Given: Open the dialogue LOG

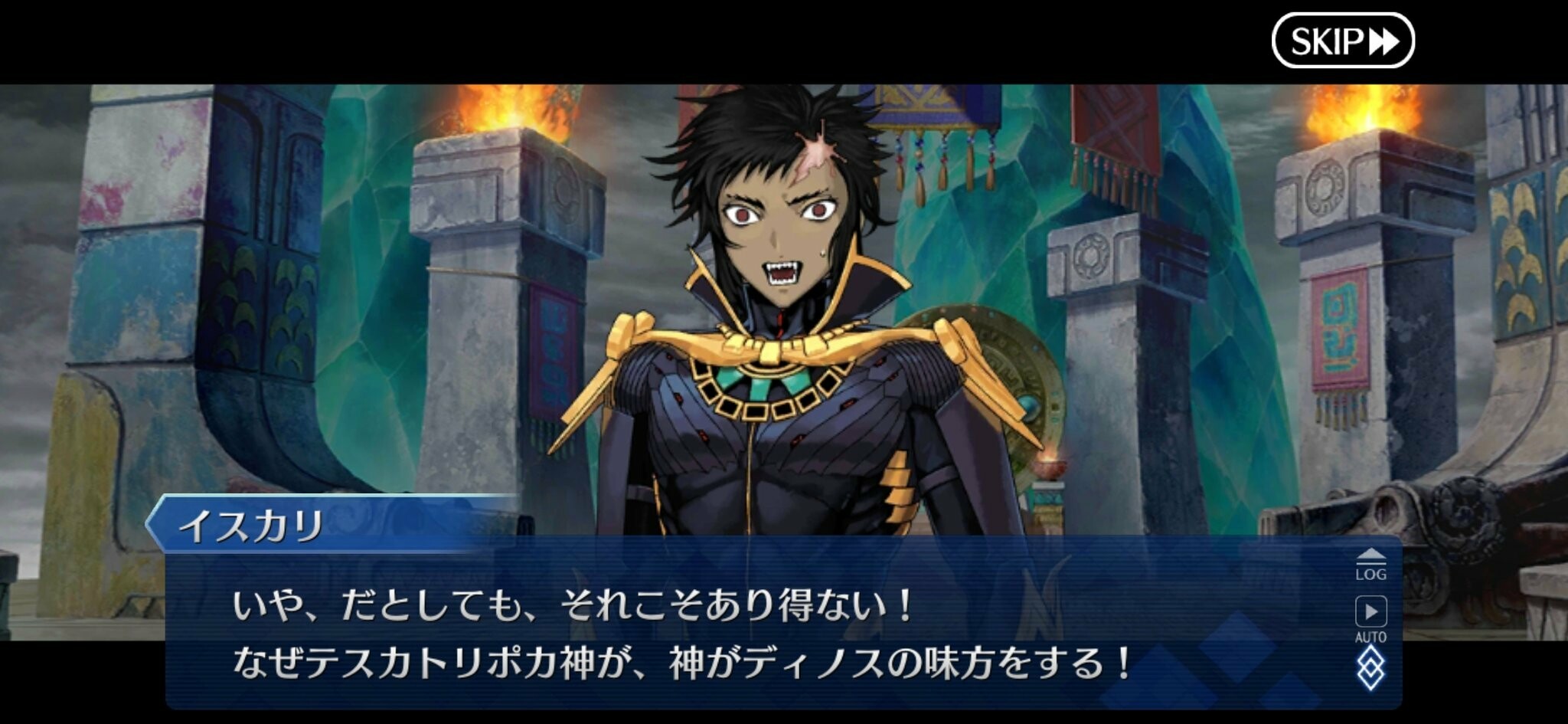Looking at the screenshot, I should coord(1370,565).
